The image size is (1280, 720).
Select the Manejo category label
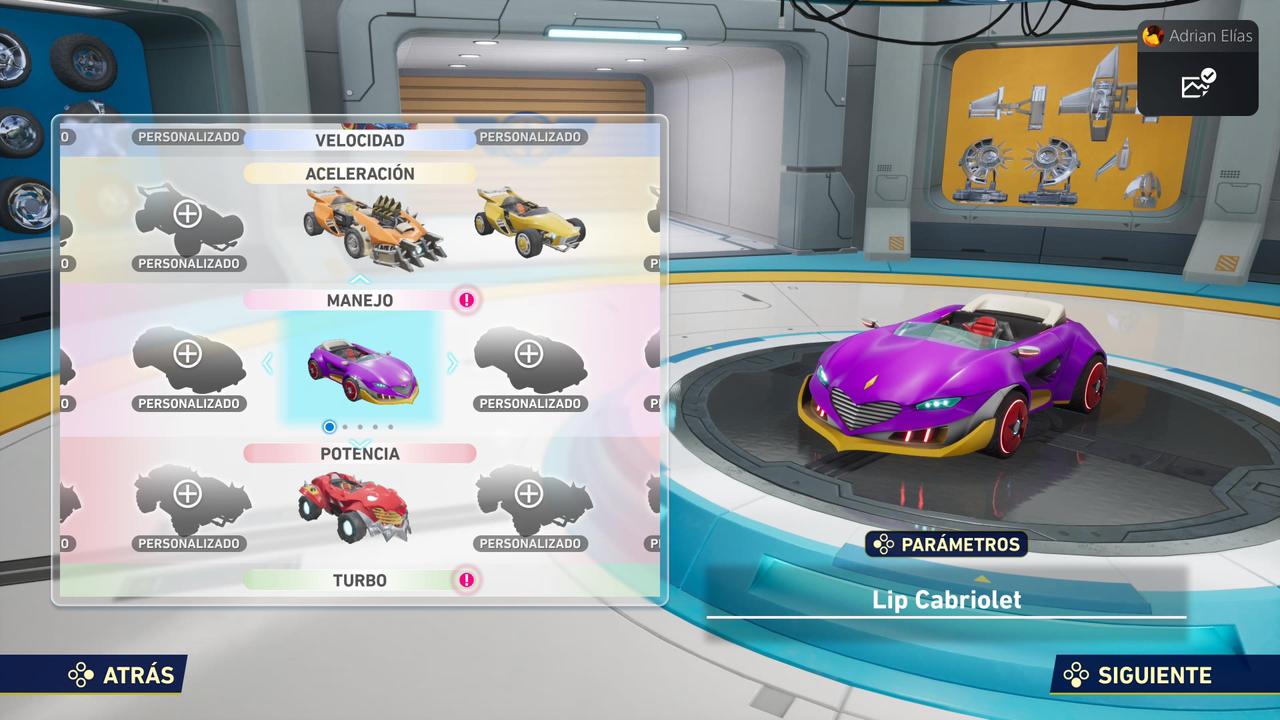[360, 300]
